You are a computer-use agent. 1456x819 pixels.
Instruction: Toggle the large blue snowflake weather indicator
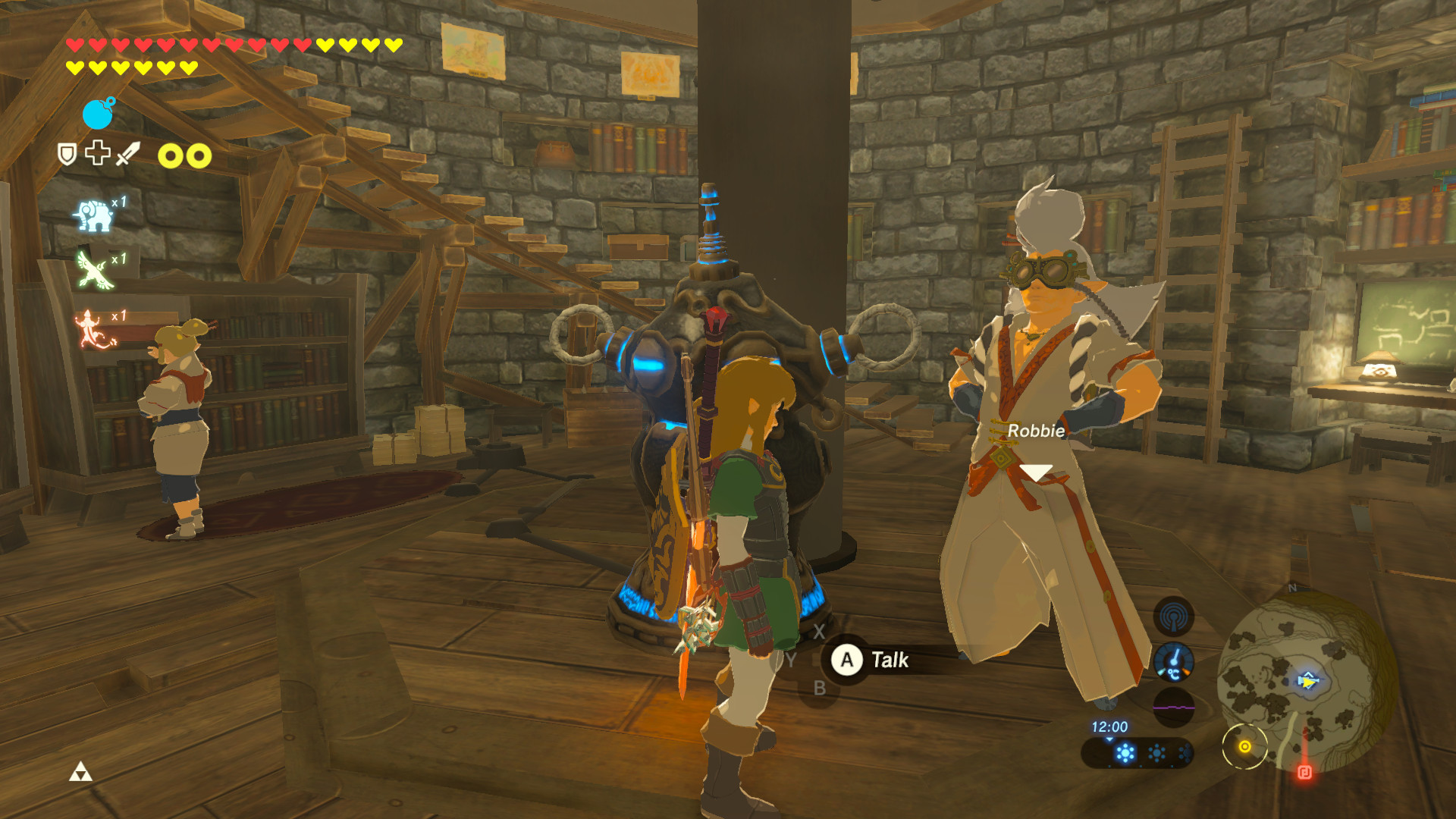tap(1126, 752)
